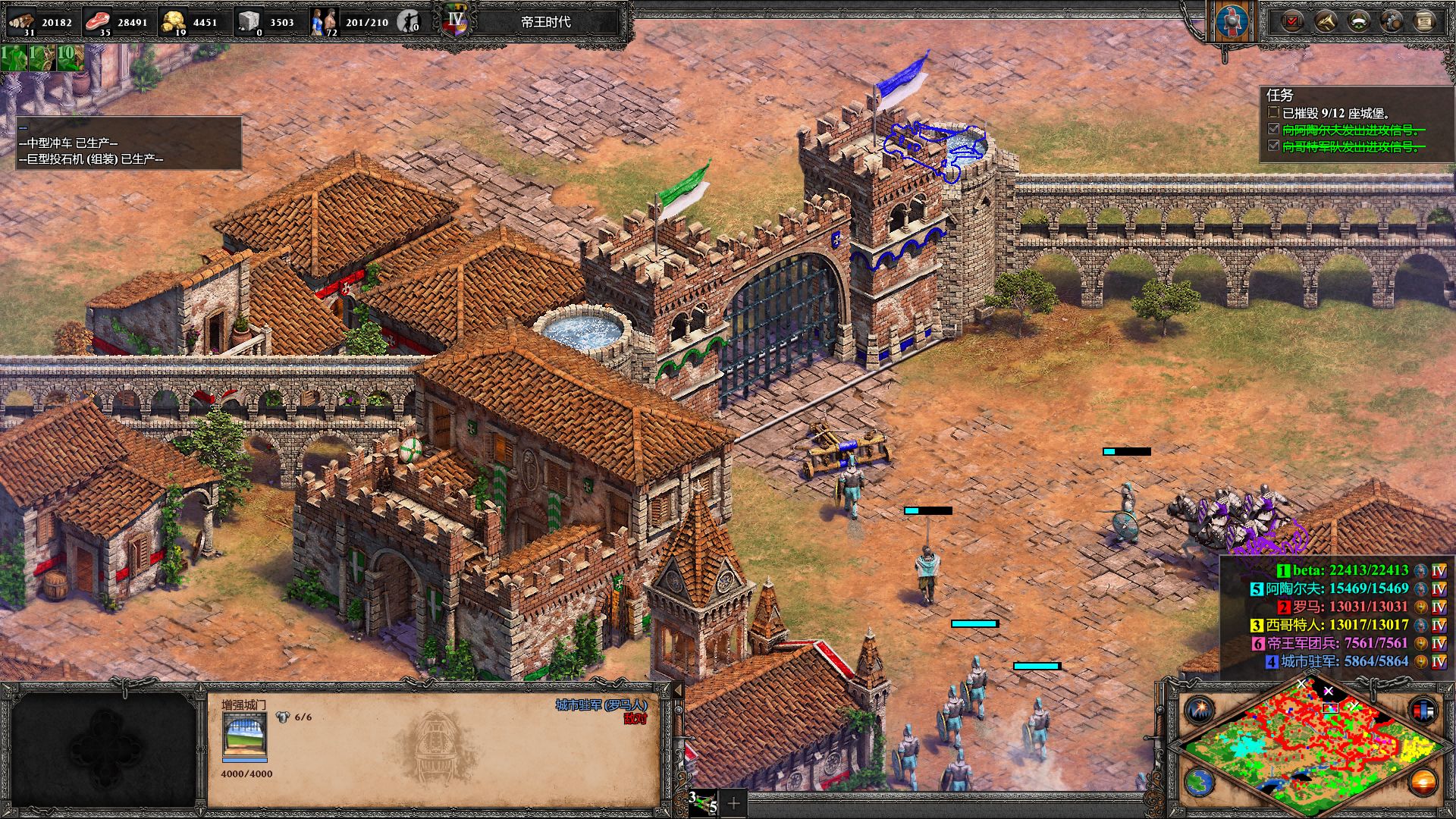This screenshot has width=1456, height=819.
Task: Open the diplomacy laurel wreath button
Action: (1358, 21)
